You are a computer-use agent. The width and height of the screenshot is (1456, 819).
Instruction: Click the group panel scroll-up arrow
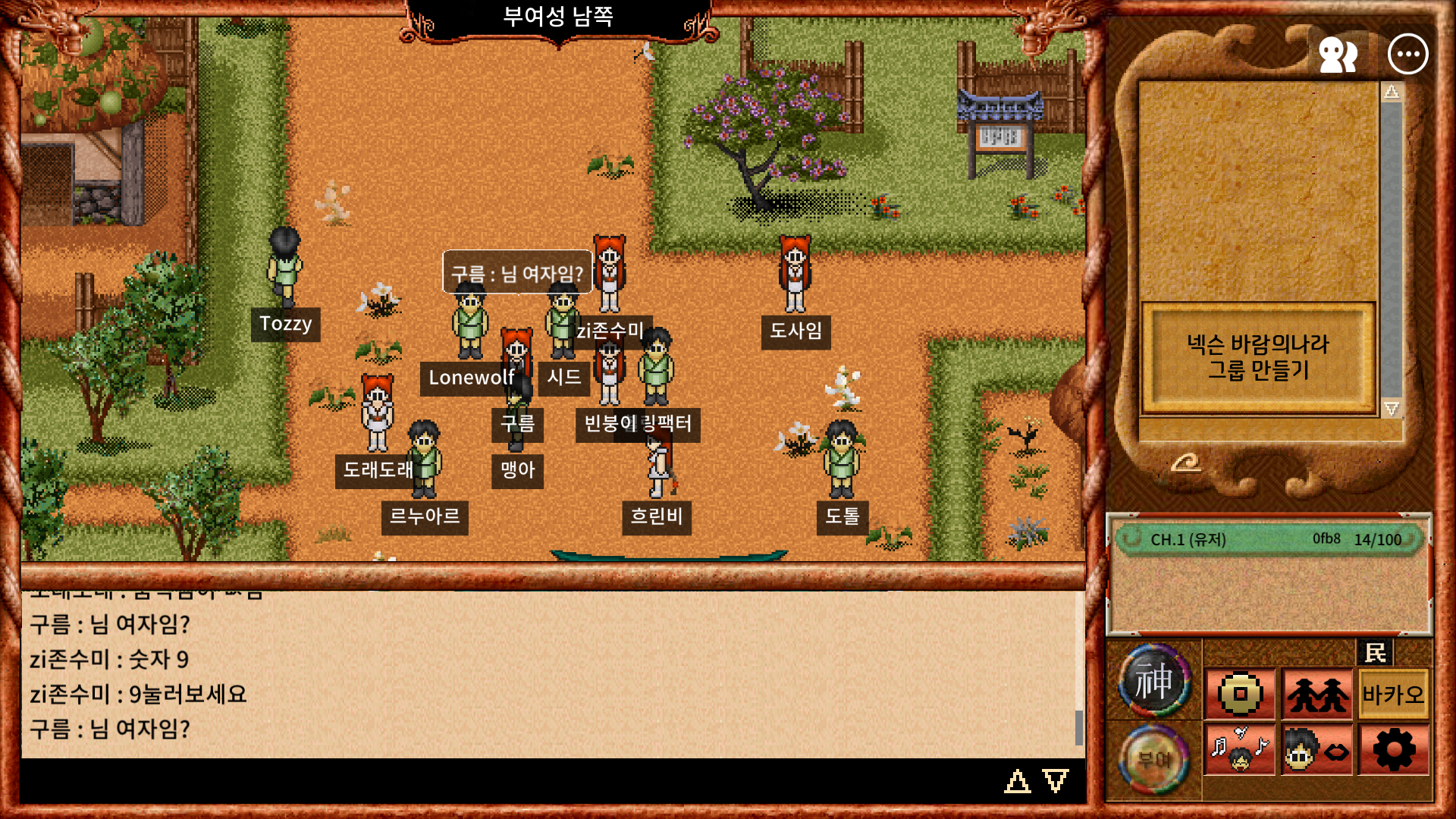click(1392, 93)
